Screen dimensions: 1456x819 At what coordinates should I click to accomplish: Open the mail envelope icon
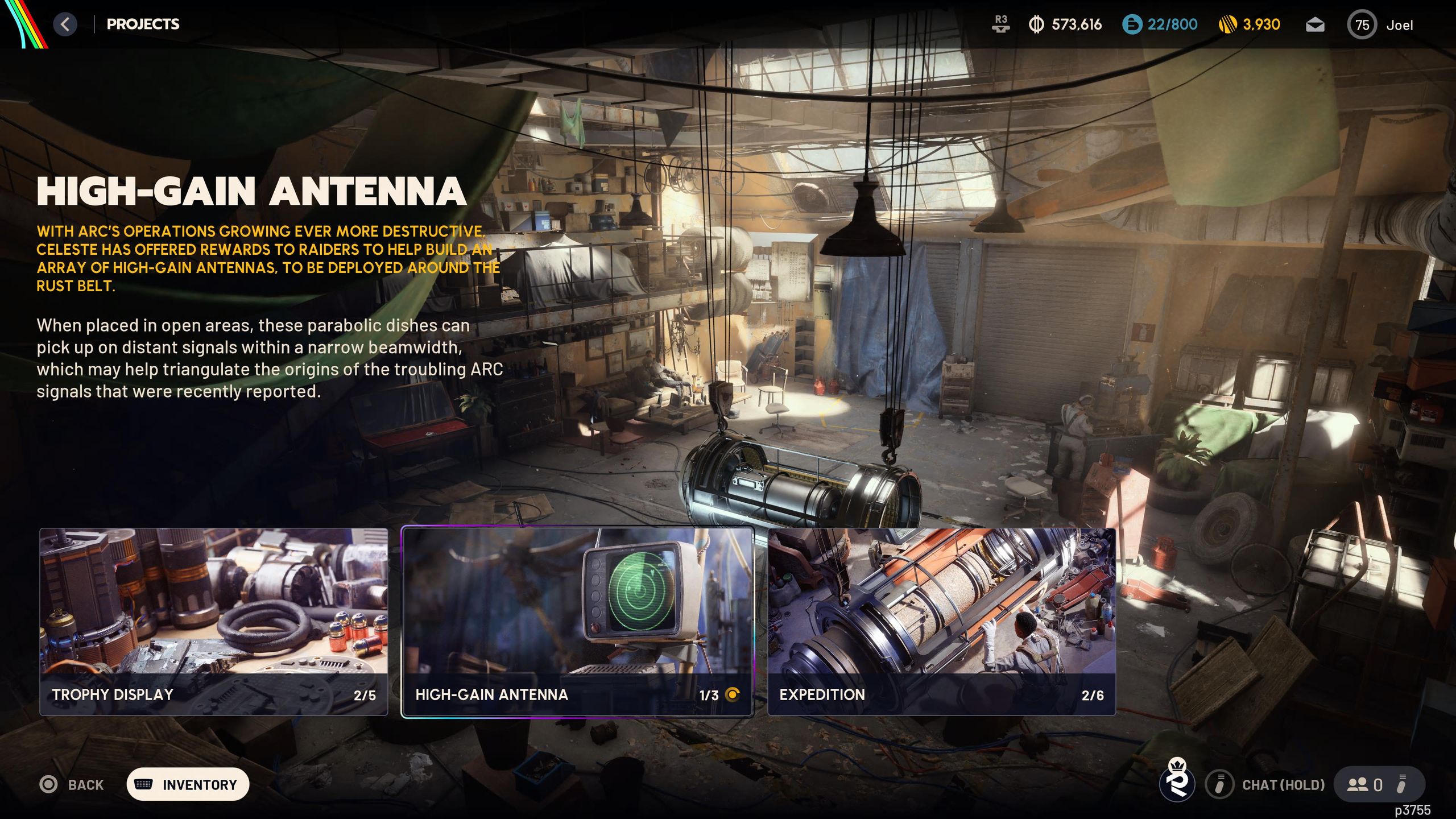pyautogui.click(x=1315, y=25)
